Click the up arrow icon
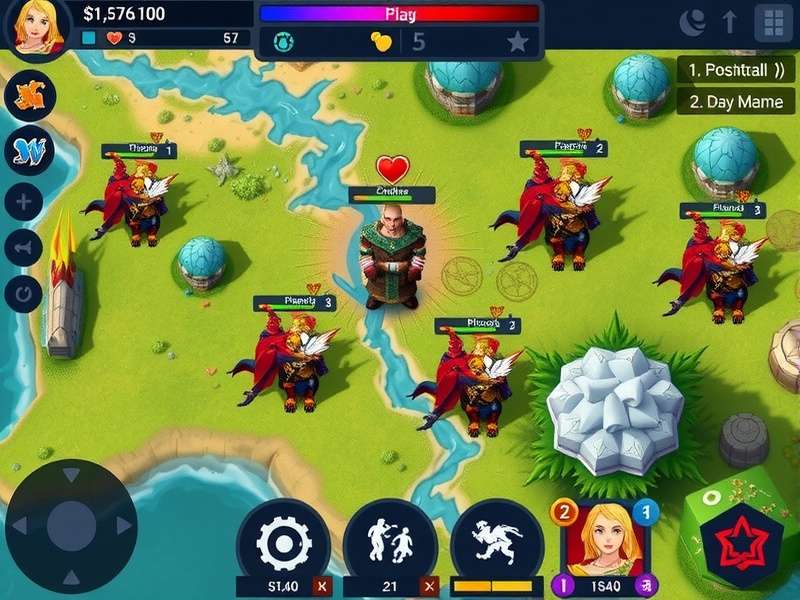Viewport: 800px width, 600px height. coord(730,22)
